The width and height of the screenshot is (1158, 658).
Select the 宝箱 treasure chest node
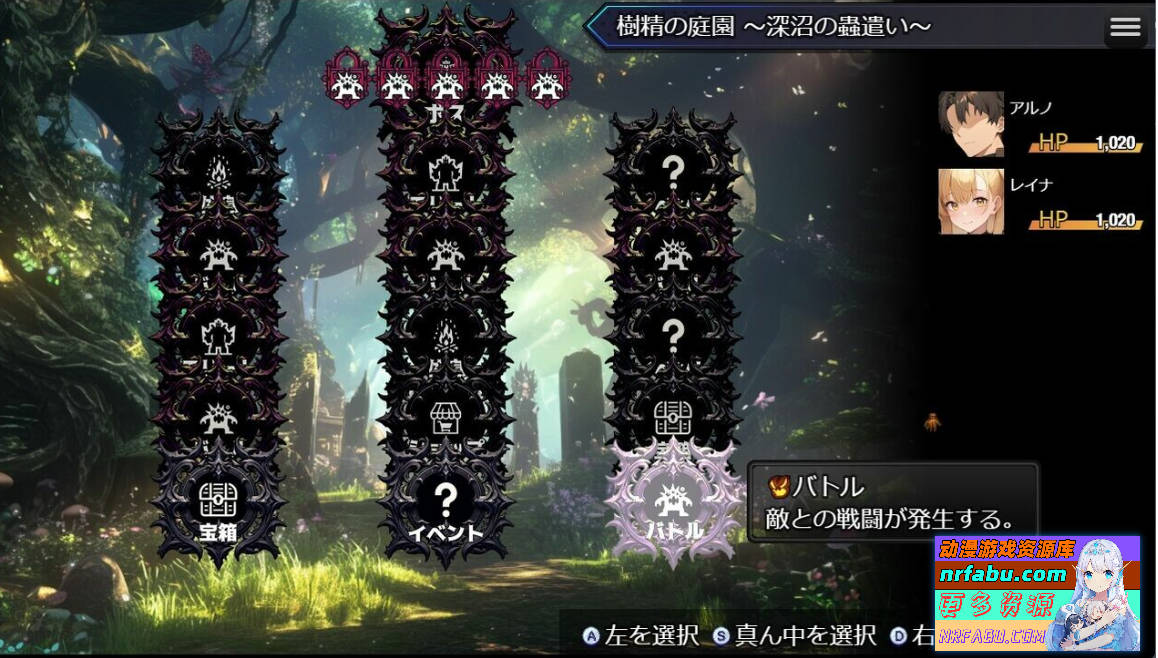[218, 503]
